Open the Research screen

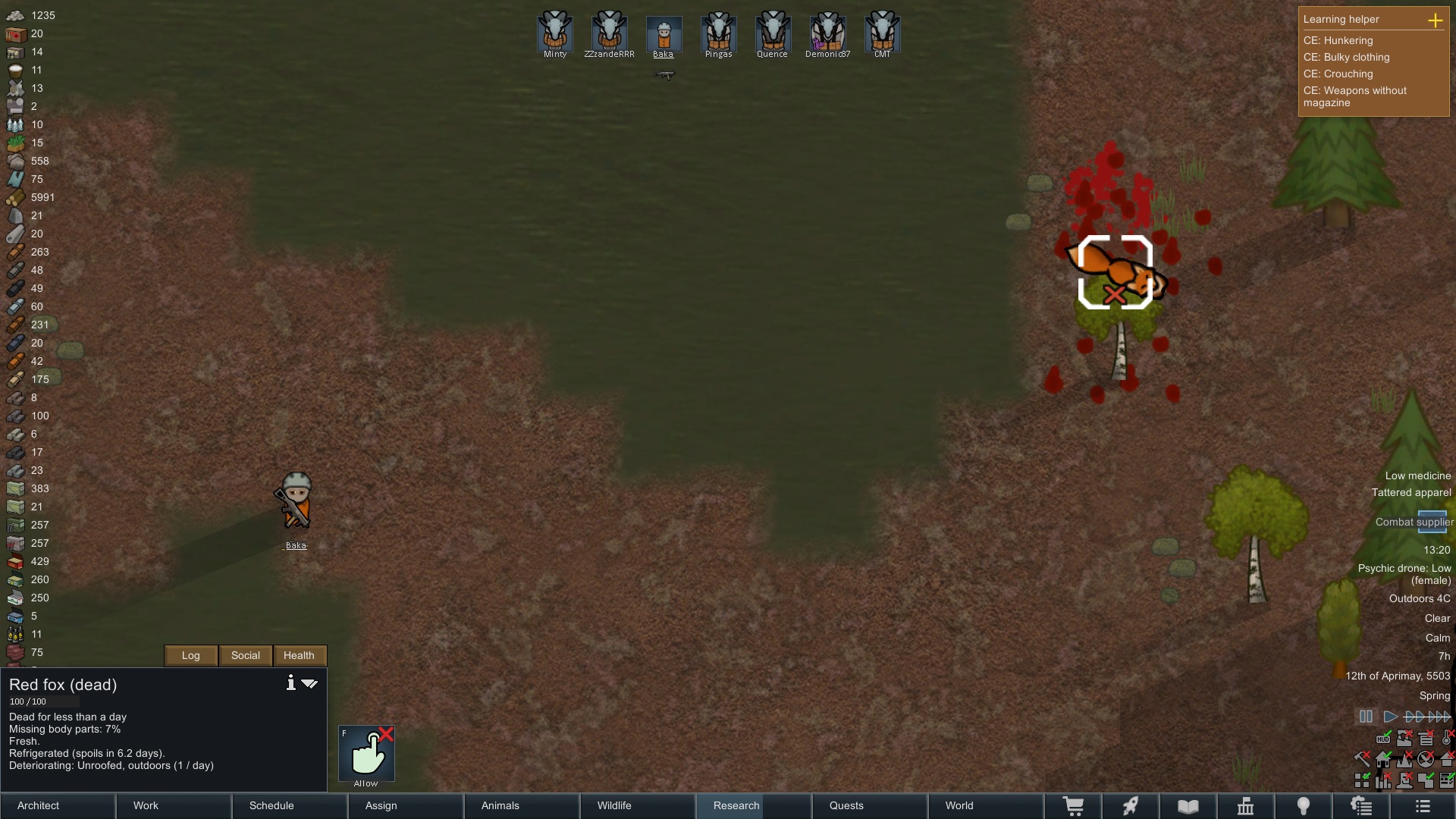(754, 805)
